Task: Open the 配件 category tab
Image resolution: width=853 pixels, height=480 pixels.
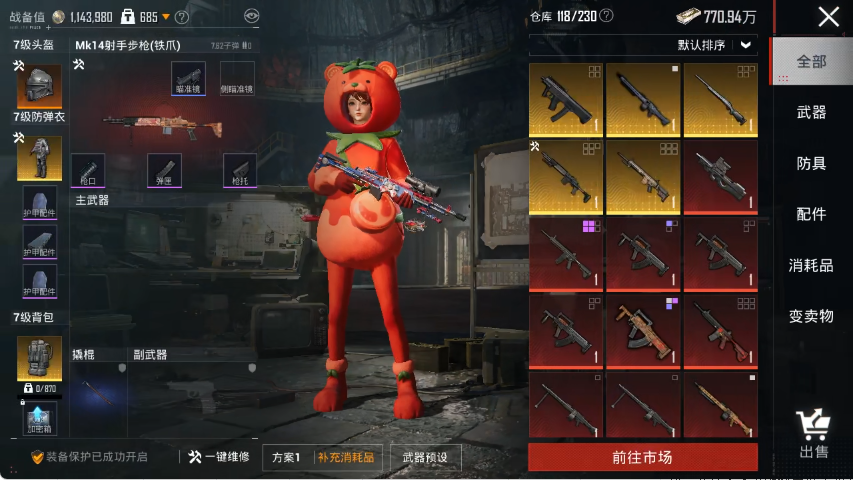Action: (x=811, y=214)
